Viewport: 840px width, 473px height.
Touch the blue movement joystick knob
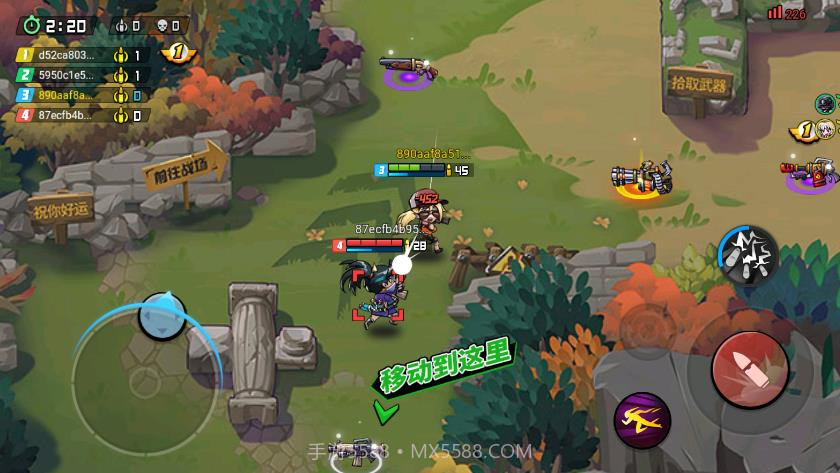point(161,316)
